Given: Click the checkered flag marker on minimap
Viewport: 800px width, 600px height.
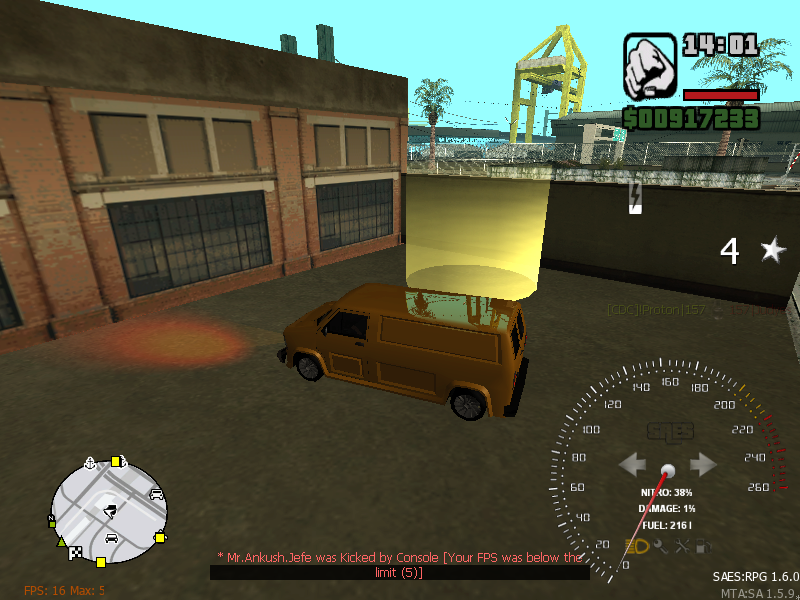Looking at the screenshot, I should coord(73,550).
